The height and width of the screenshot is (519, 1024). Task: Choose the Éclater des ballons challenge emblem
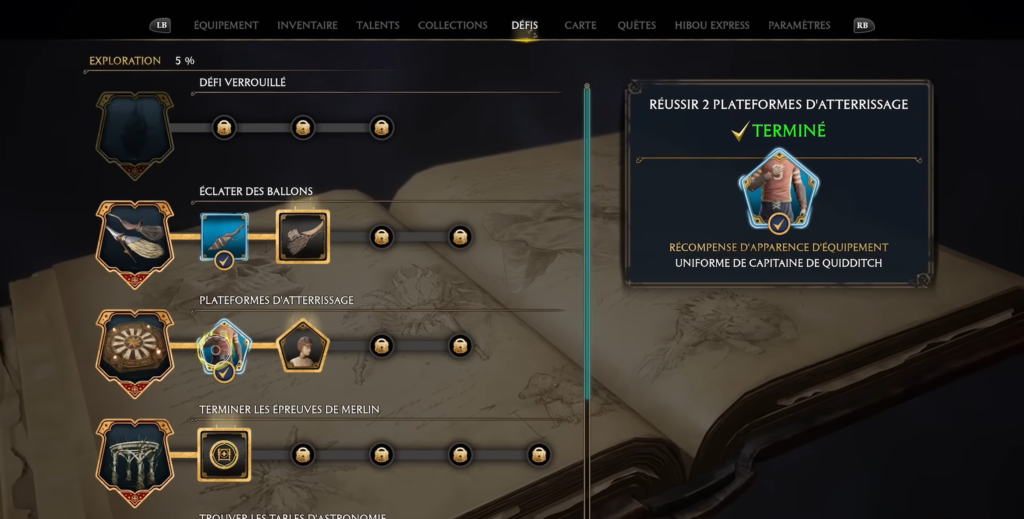[134, 241]
